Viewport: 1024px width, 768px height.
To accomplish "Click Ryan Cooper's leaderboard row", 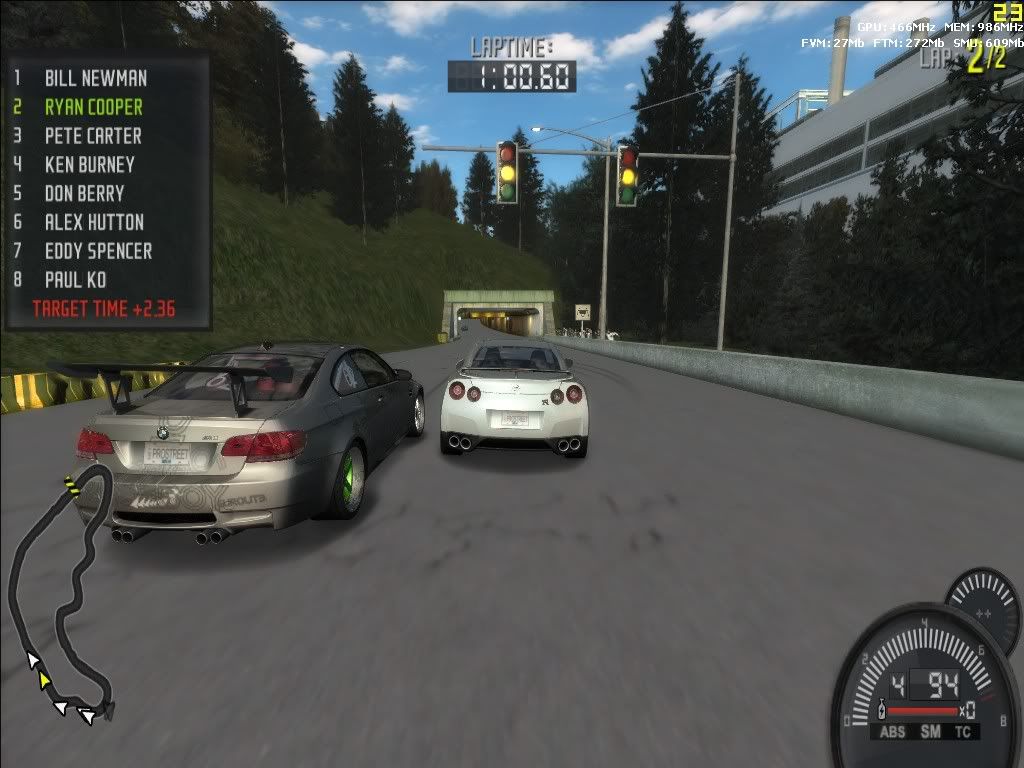I will (93, 107).
